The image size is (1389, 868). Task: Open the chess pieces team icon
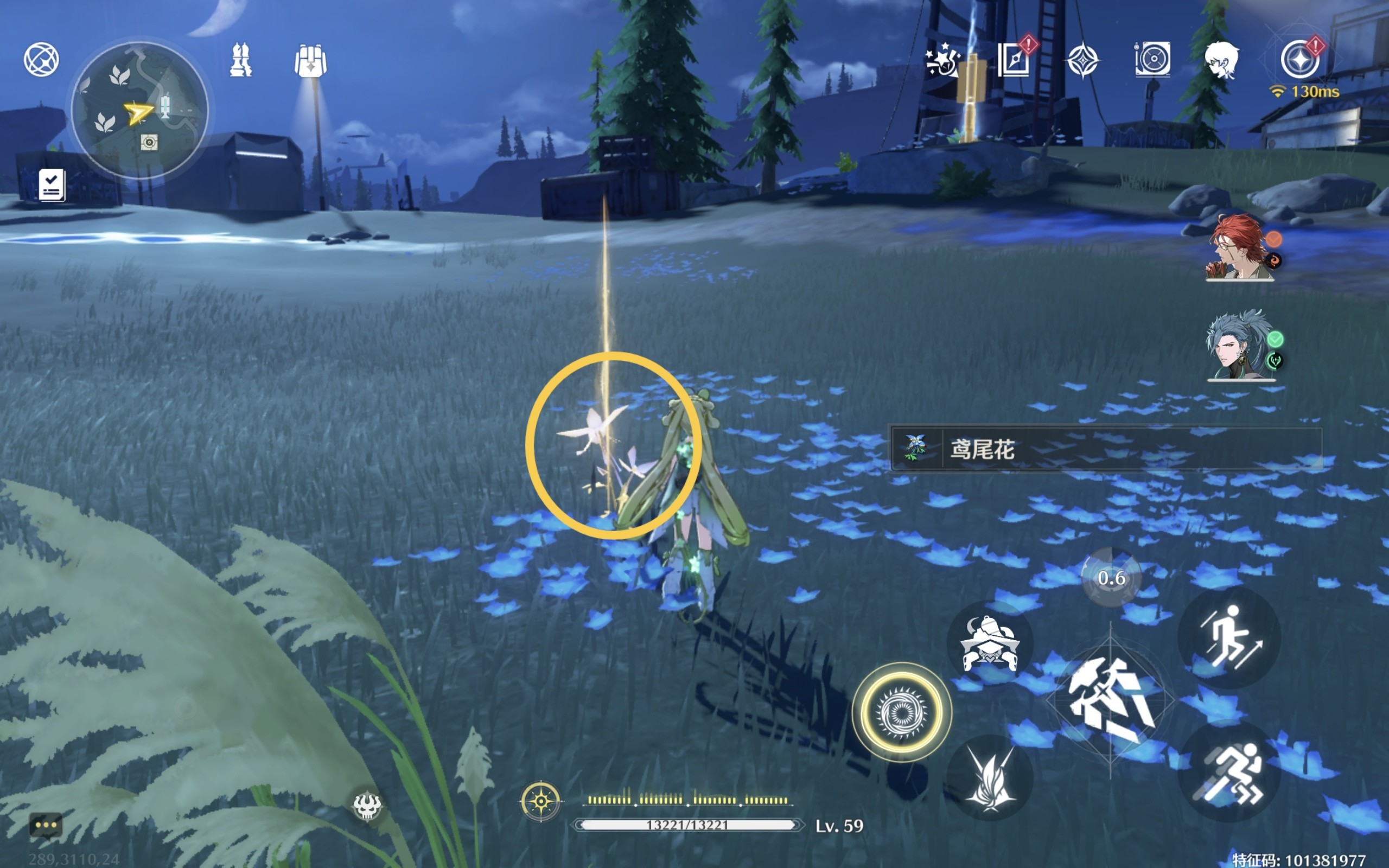pos(240,60)
